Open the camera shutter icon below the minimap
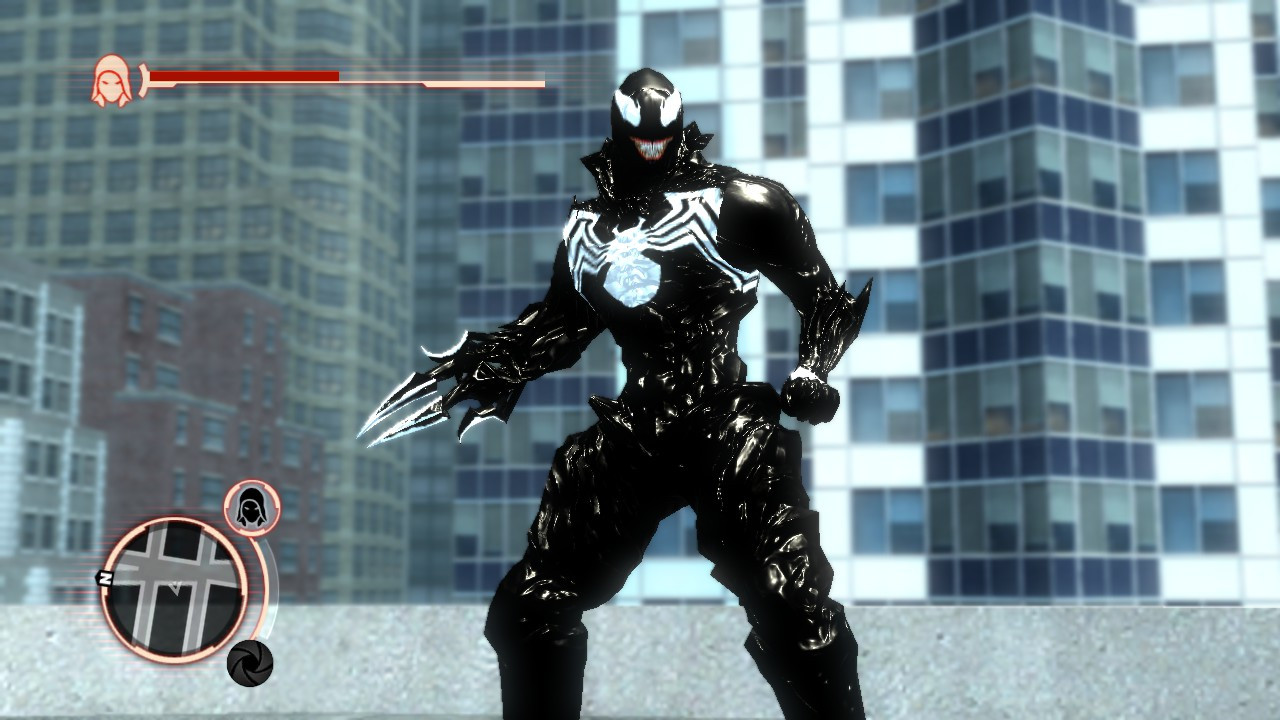Image resolution: width=1280 pixels, height=720 pixels. click(x=250, y=661)
